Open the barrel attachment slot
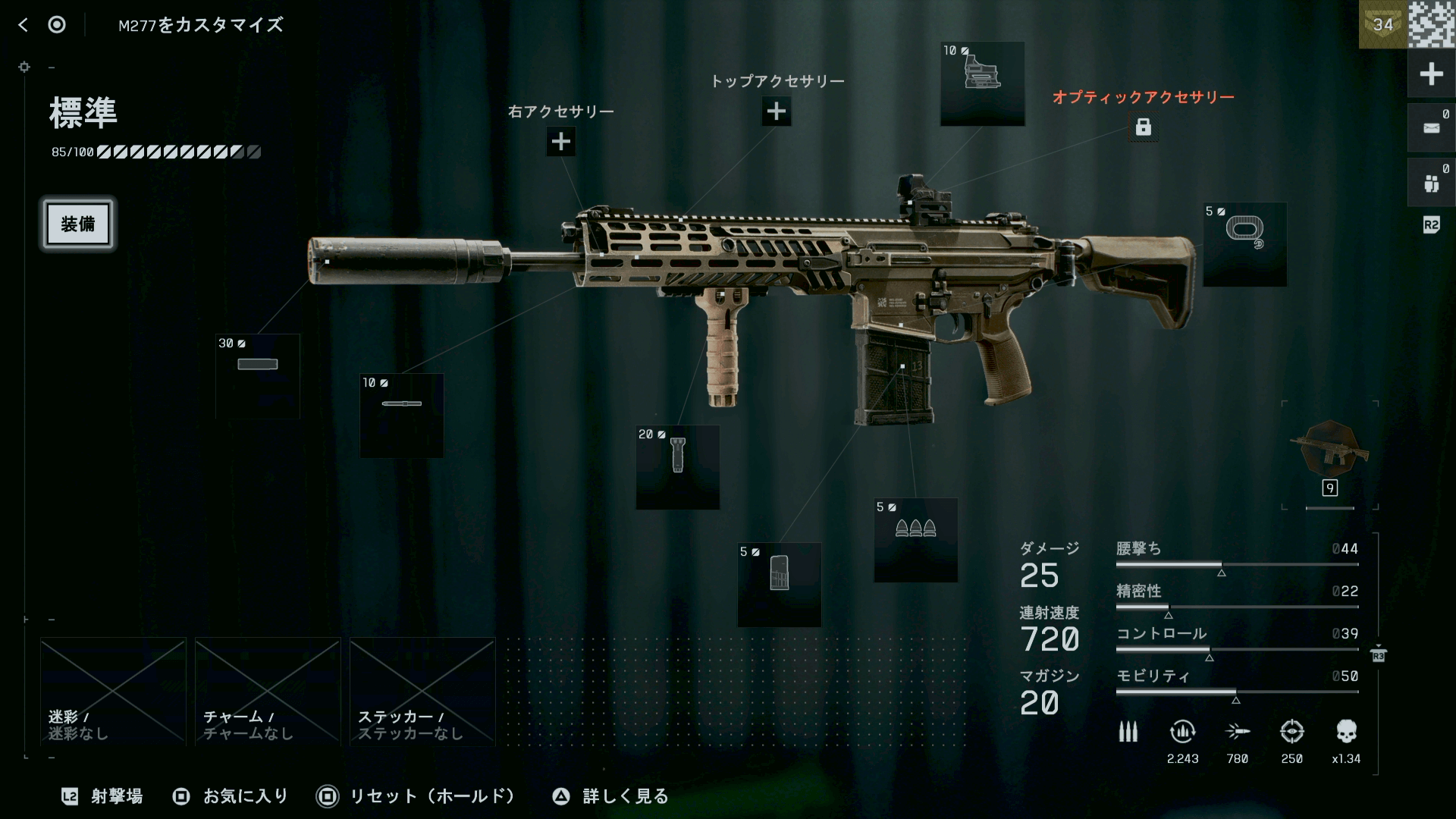The width and height of the screenshot is (1456, 819). coord(401,416)
